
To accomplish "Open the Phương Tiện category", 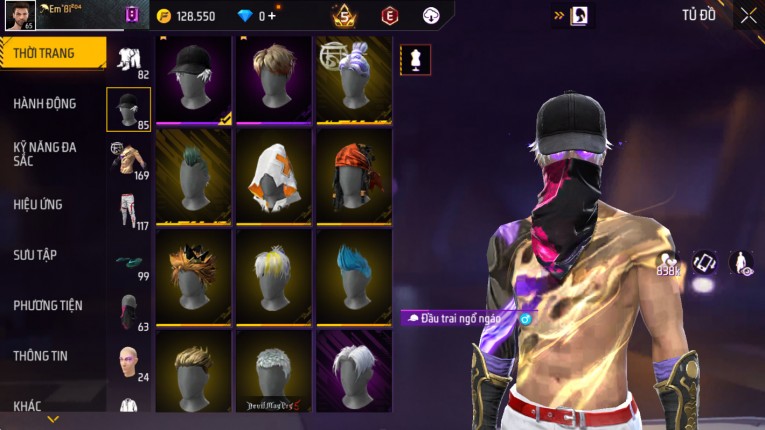I will 48,305.
